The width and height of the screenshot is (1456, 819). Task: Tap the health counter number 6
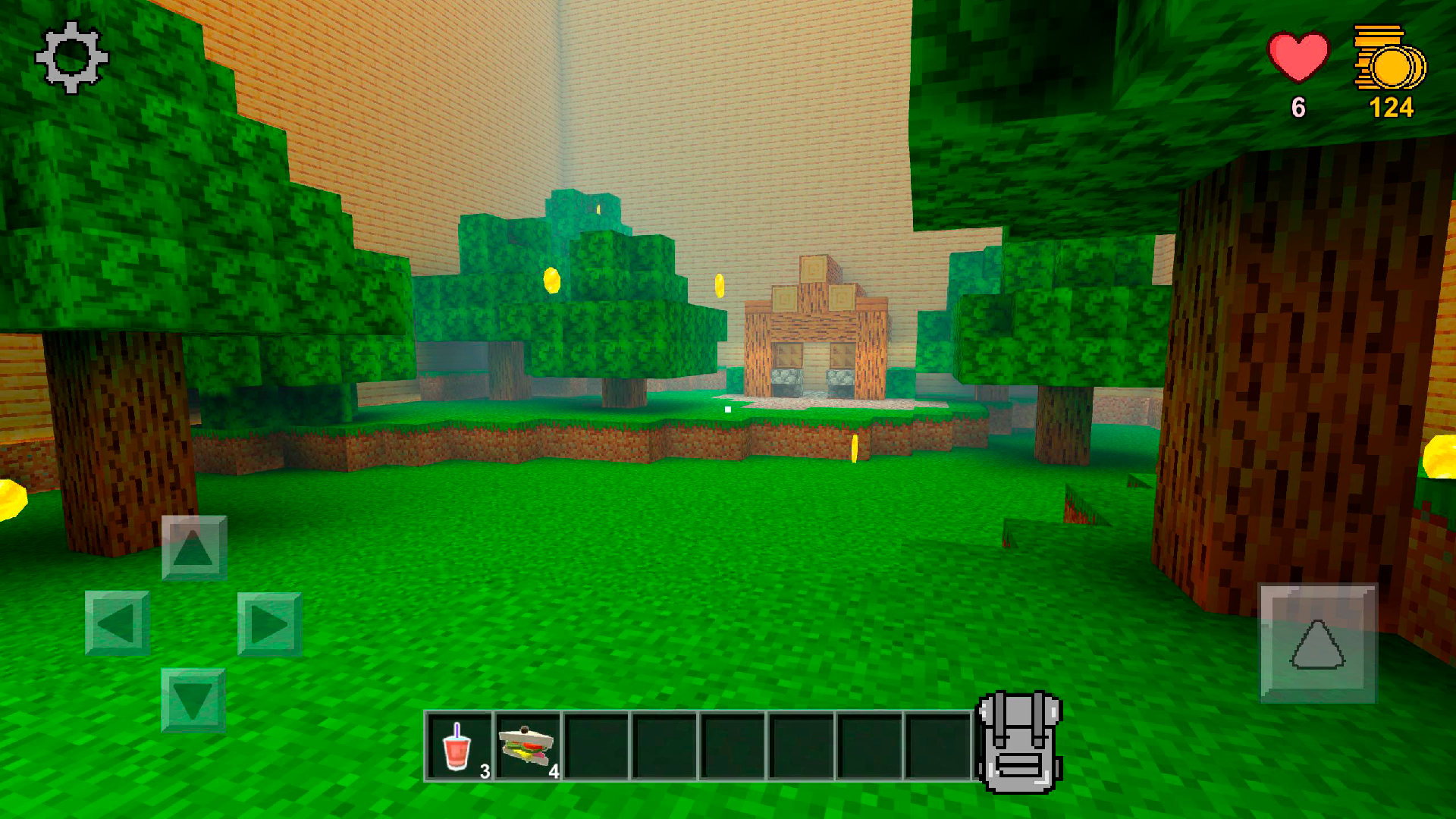1298,108
